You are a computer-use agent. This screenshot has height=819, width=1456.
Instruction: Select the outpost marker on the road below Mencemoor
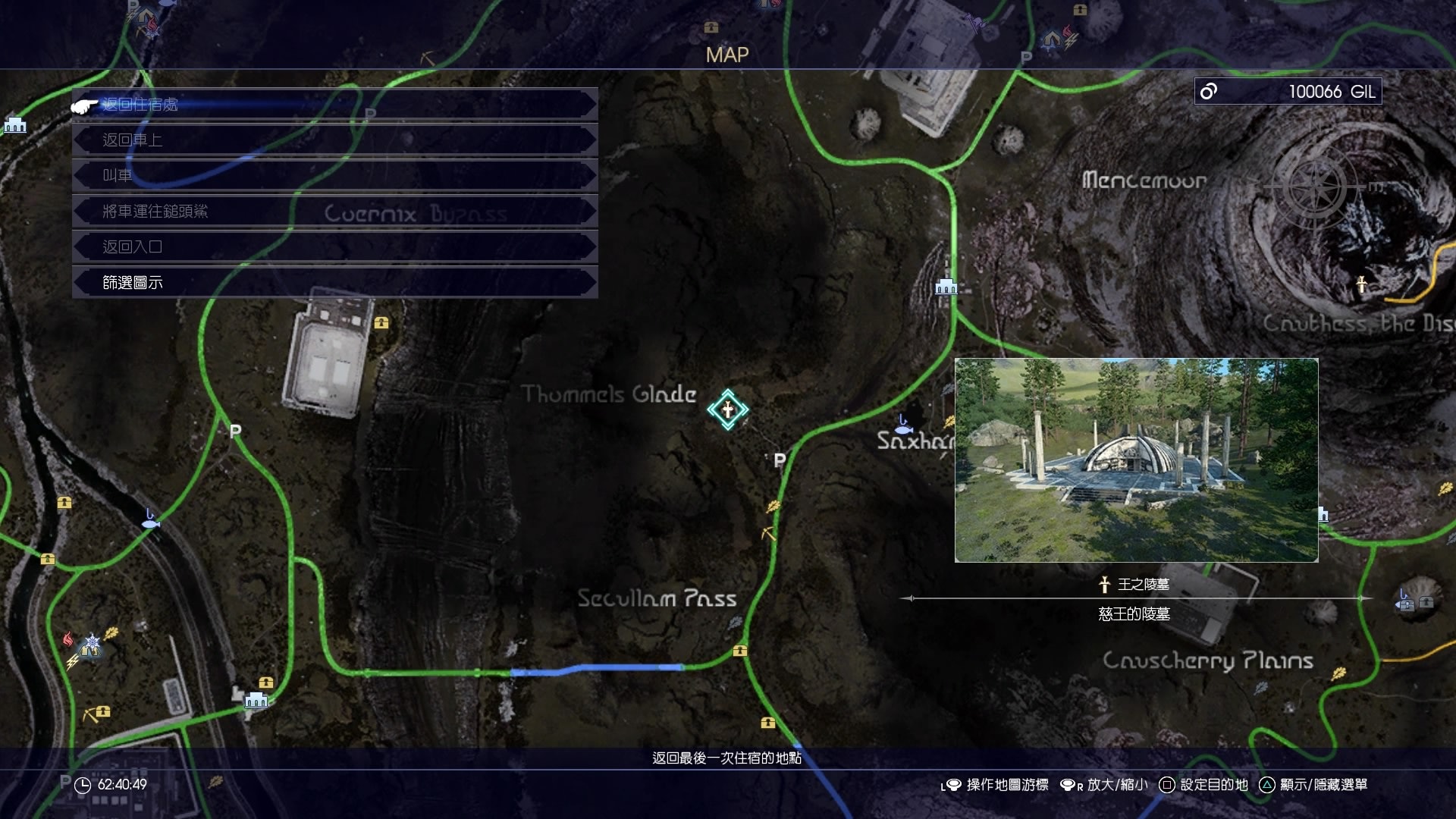[x=946, y=287]
